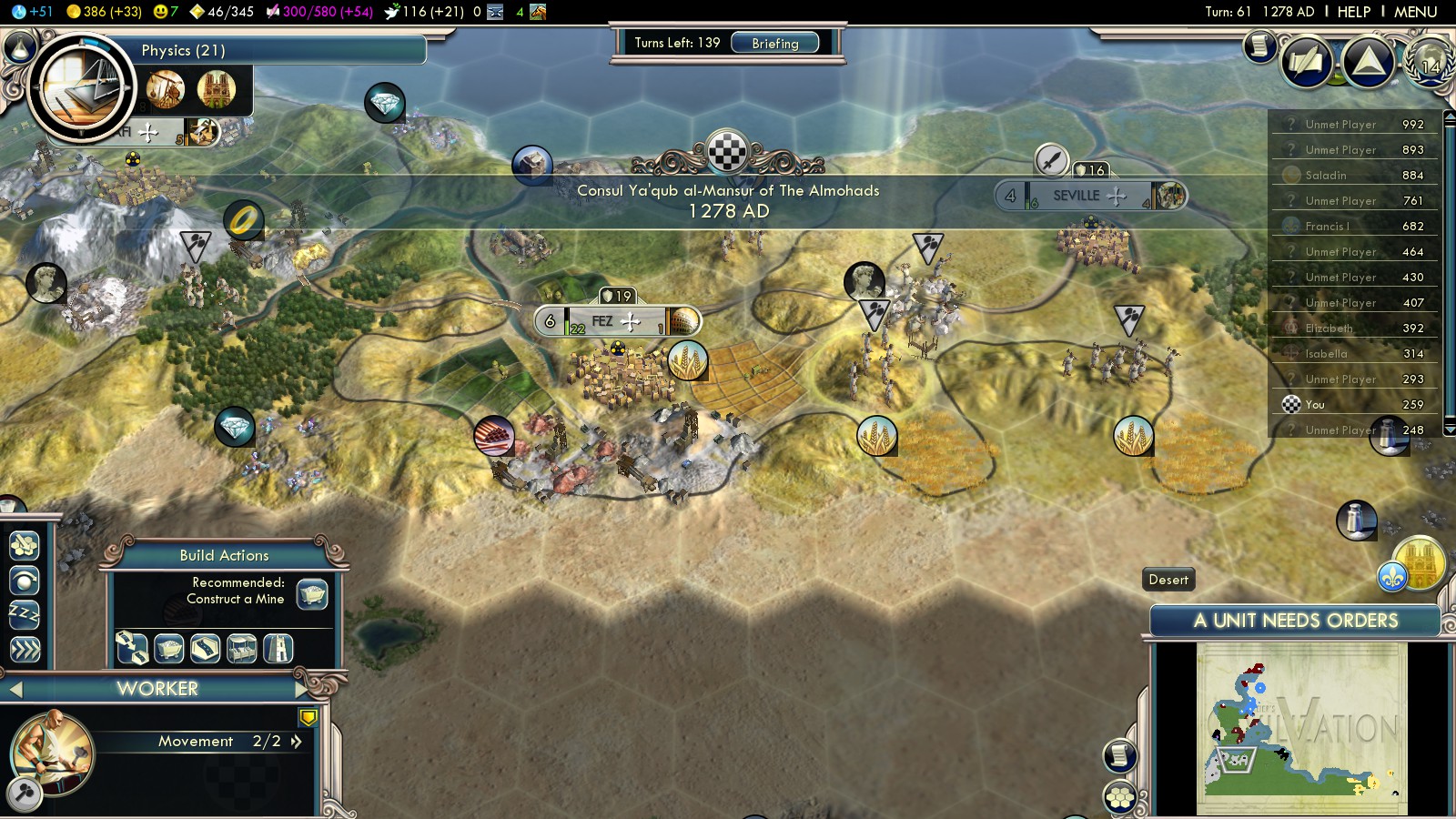Click on the minimap
This screenshot has width=1456, height=819.
point(1301,728)
